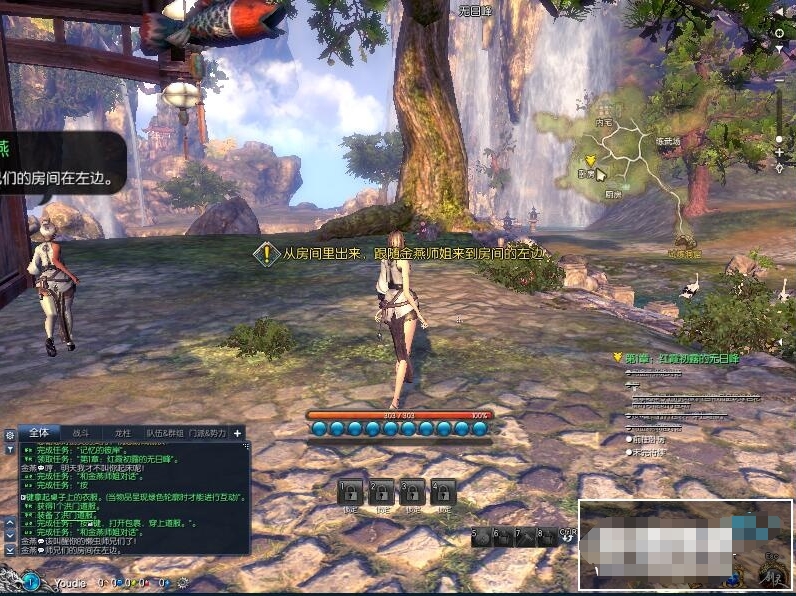Select the 龙柱 chat tab
Screen dimensions: 796x596
123,433
